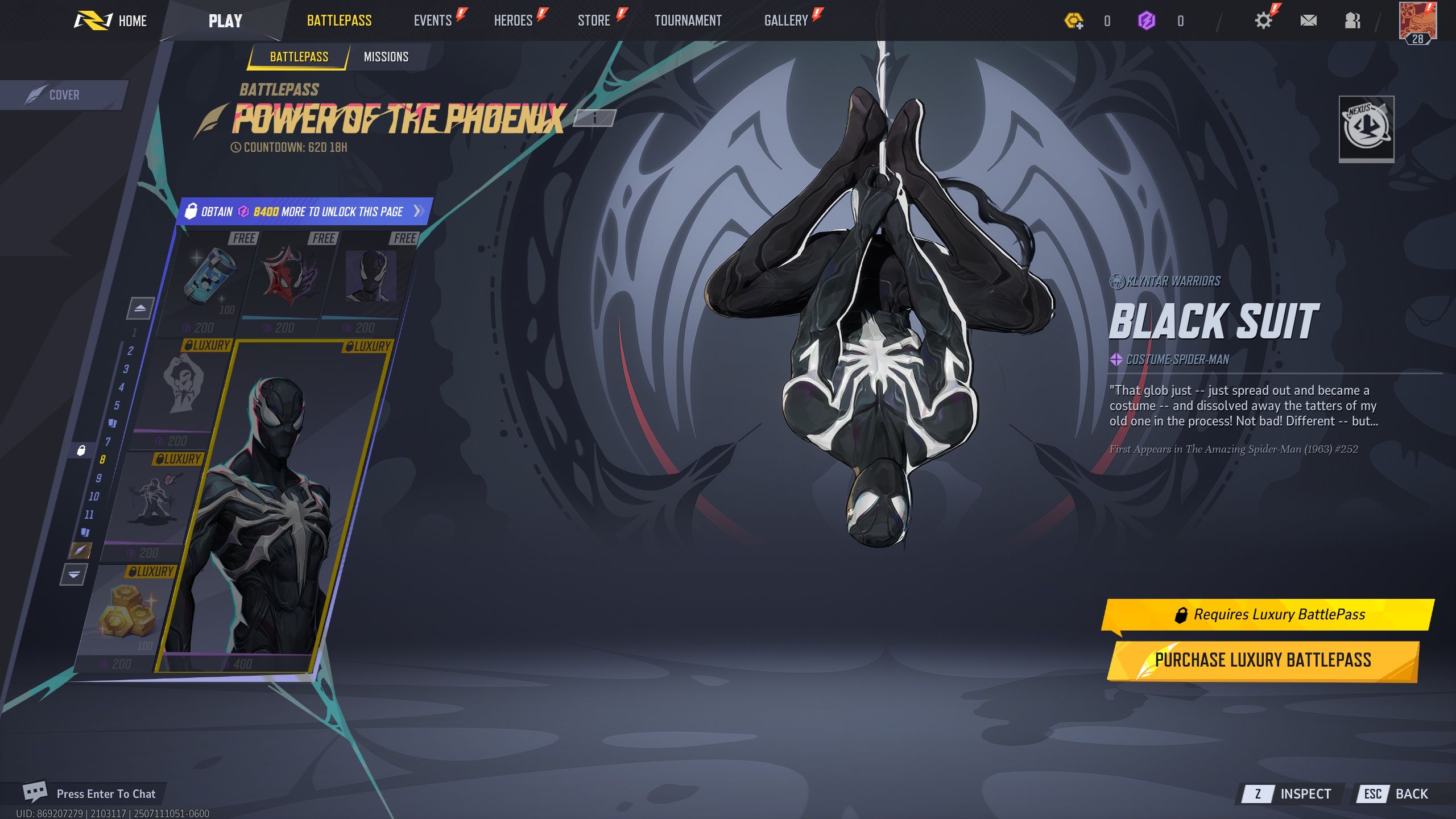Click the info button beside Power of the Phoenix

(x=595, y=118)
